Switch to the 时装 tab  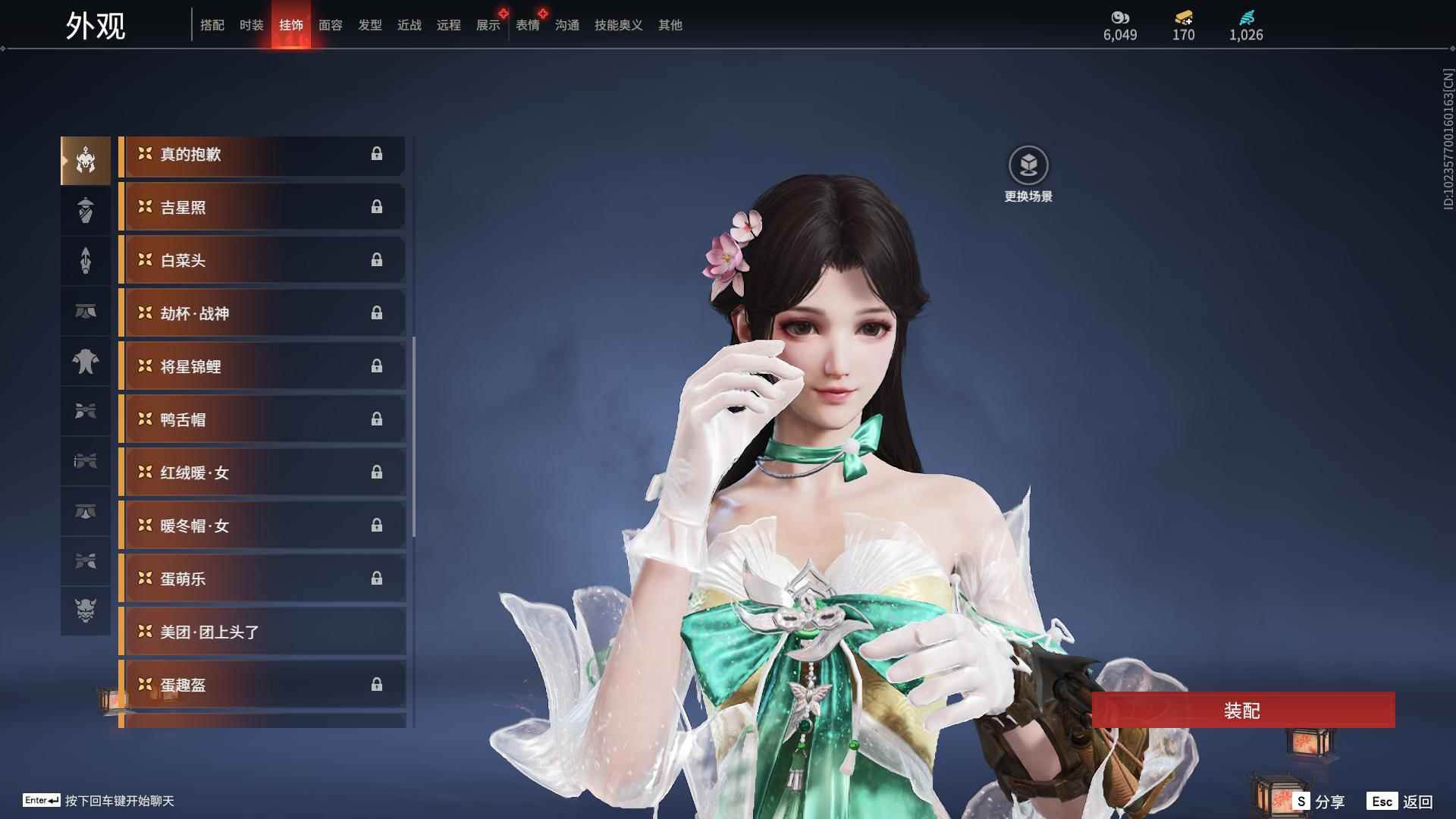pos(251,25)
